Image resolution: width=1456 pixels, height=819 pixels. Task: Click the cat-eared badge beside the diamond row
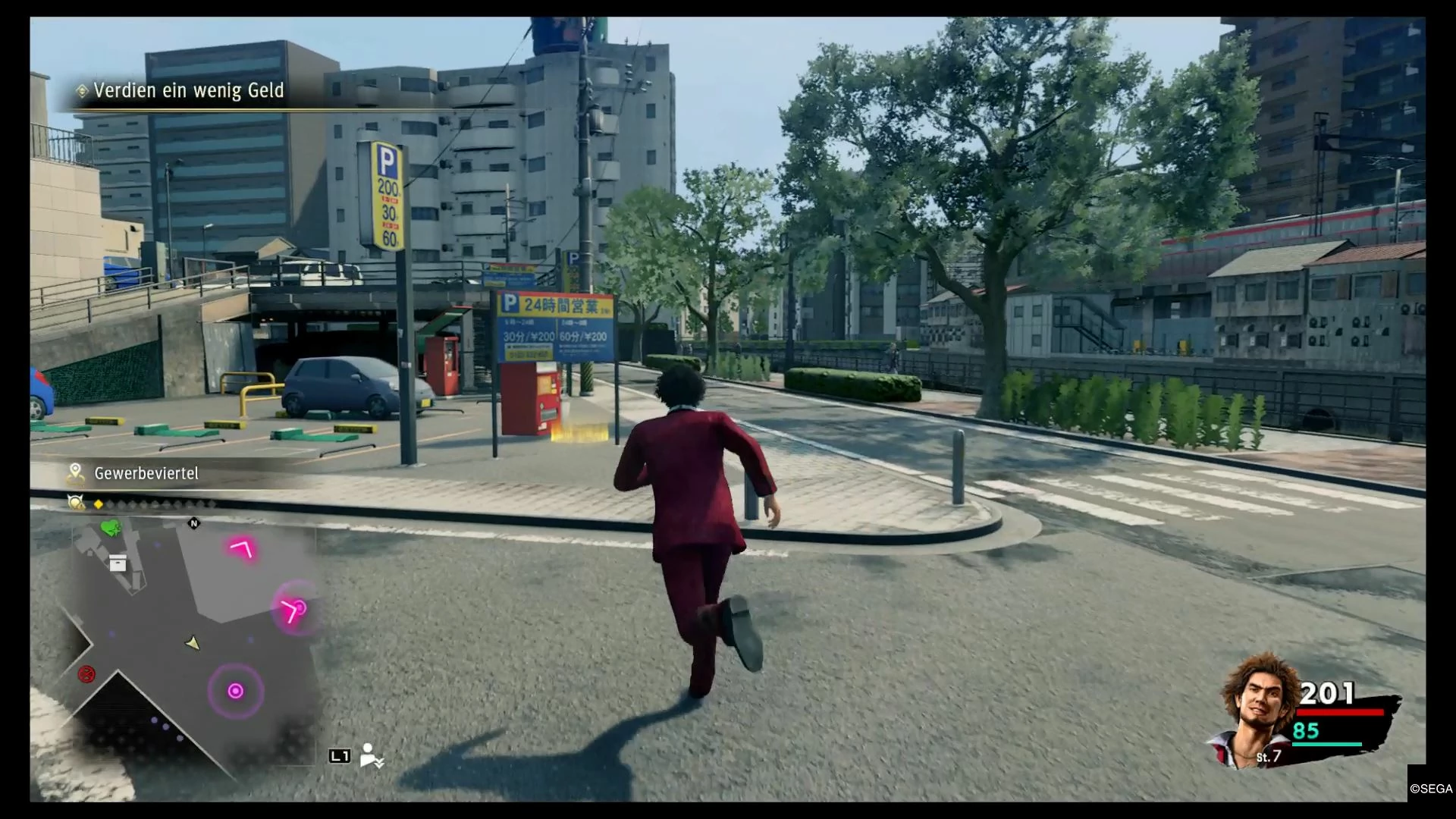75,503
